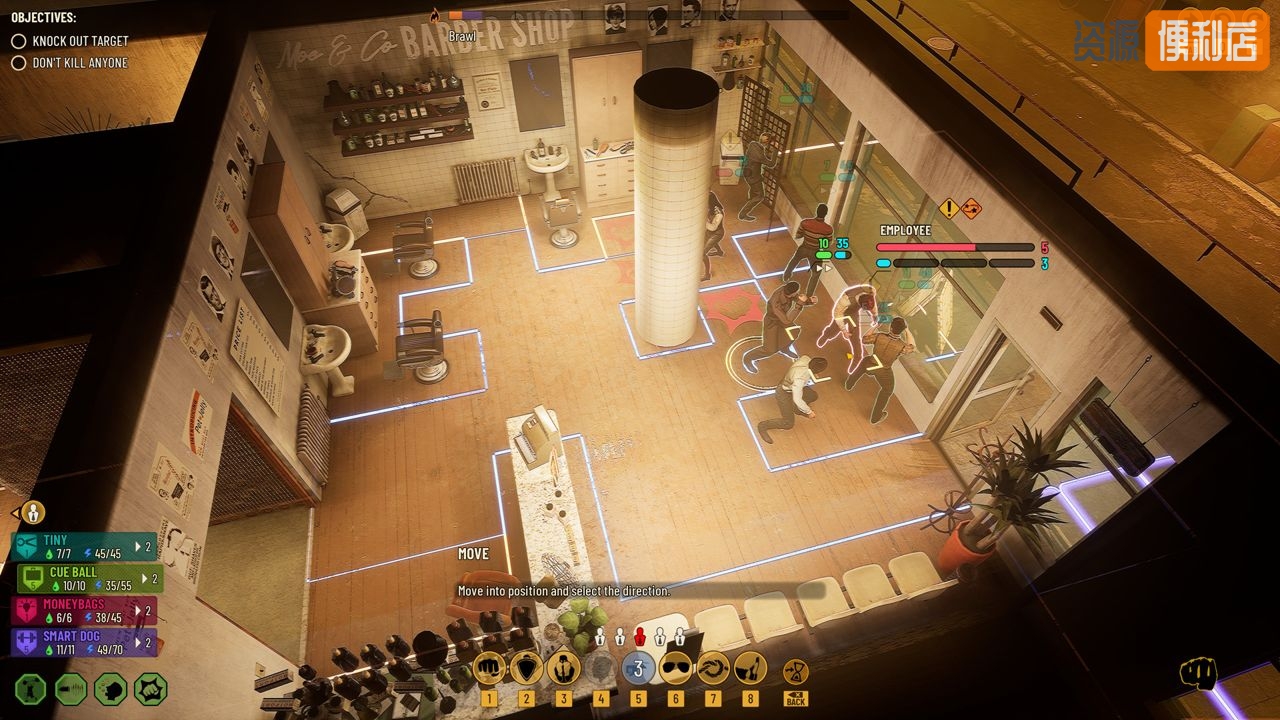
Task: Select the blue cooldown ability showing 3
Action: point(638,668)
